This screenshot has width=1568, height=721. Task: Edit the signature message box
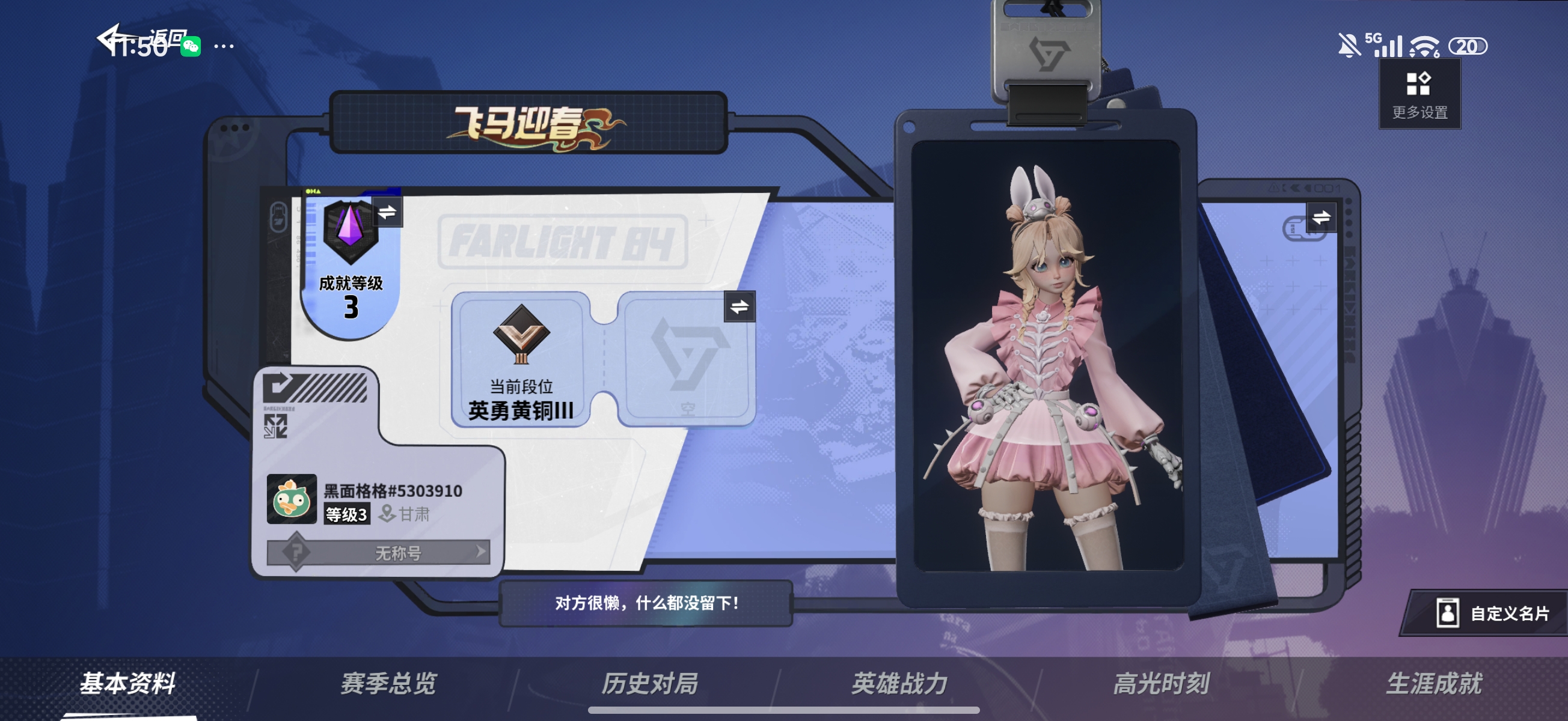[x=646, y=603]
